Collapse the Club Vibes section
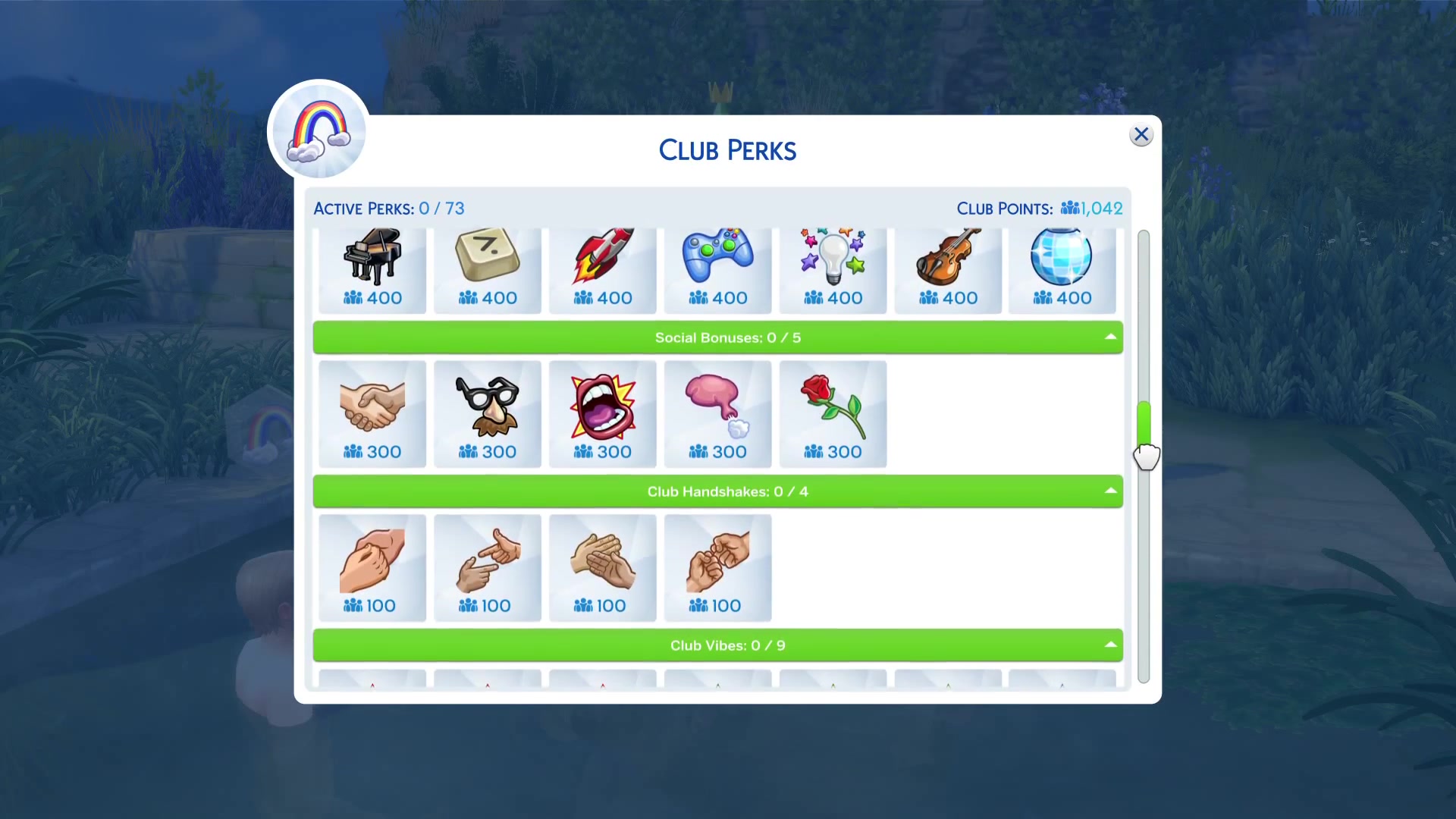The width and height of the screenshot is (1456, 819). click(x=1110, y=645)
